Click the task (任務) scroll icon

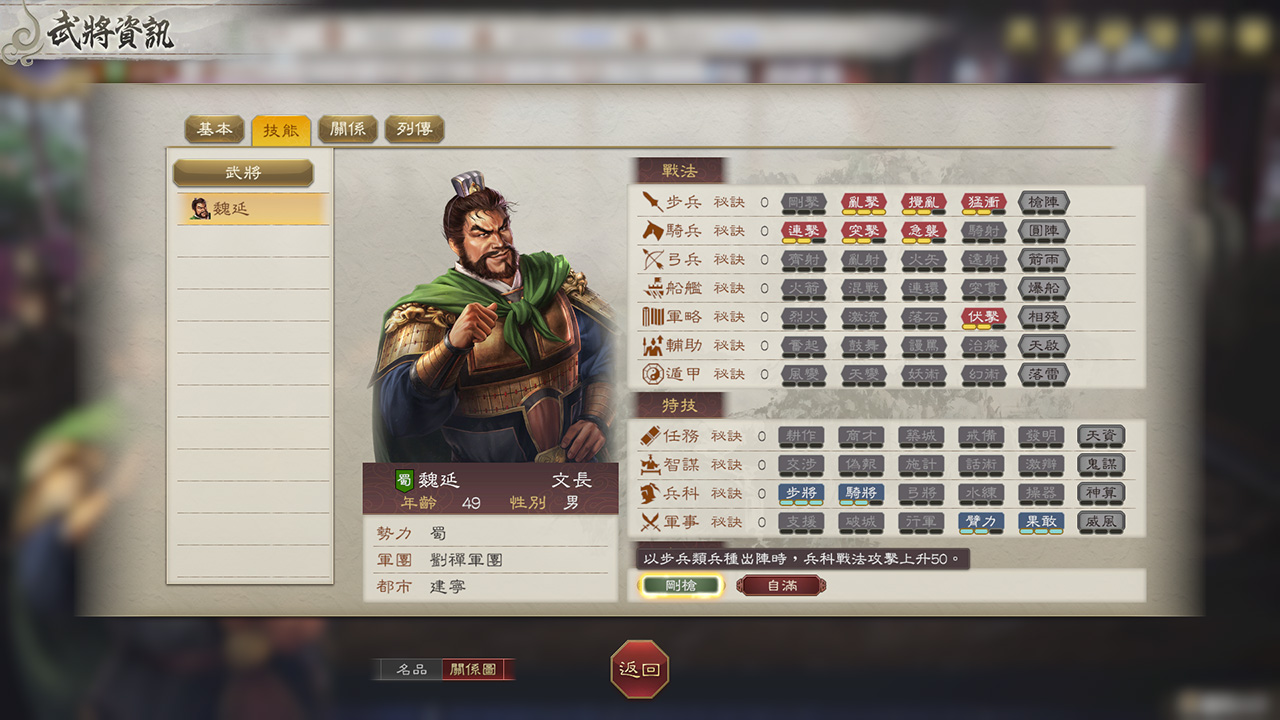(653, 436)
